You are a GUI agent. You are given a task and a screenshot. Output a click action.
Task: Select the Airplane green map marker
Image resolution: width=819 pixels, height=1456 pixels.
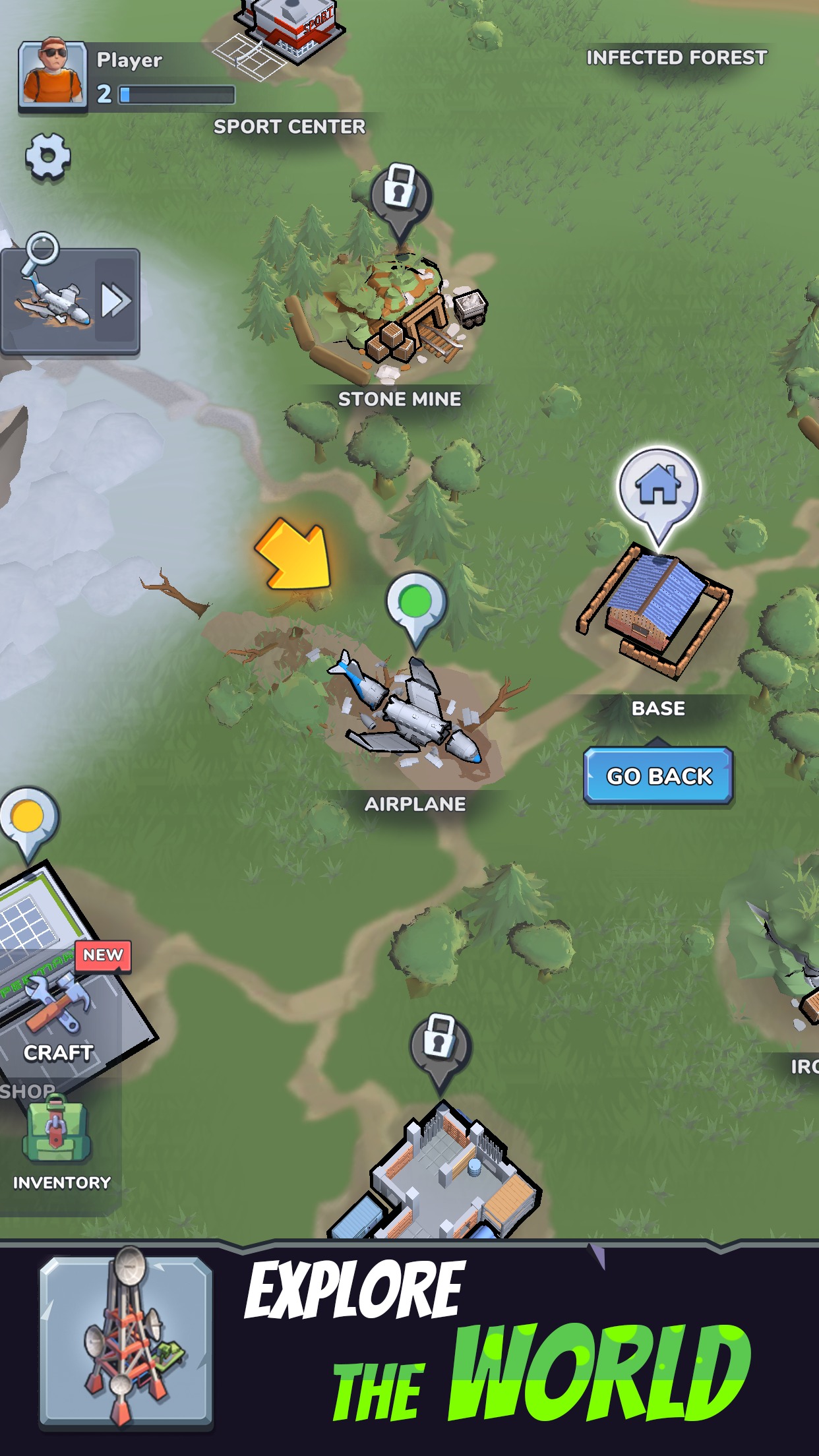(x=416, y=605)
